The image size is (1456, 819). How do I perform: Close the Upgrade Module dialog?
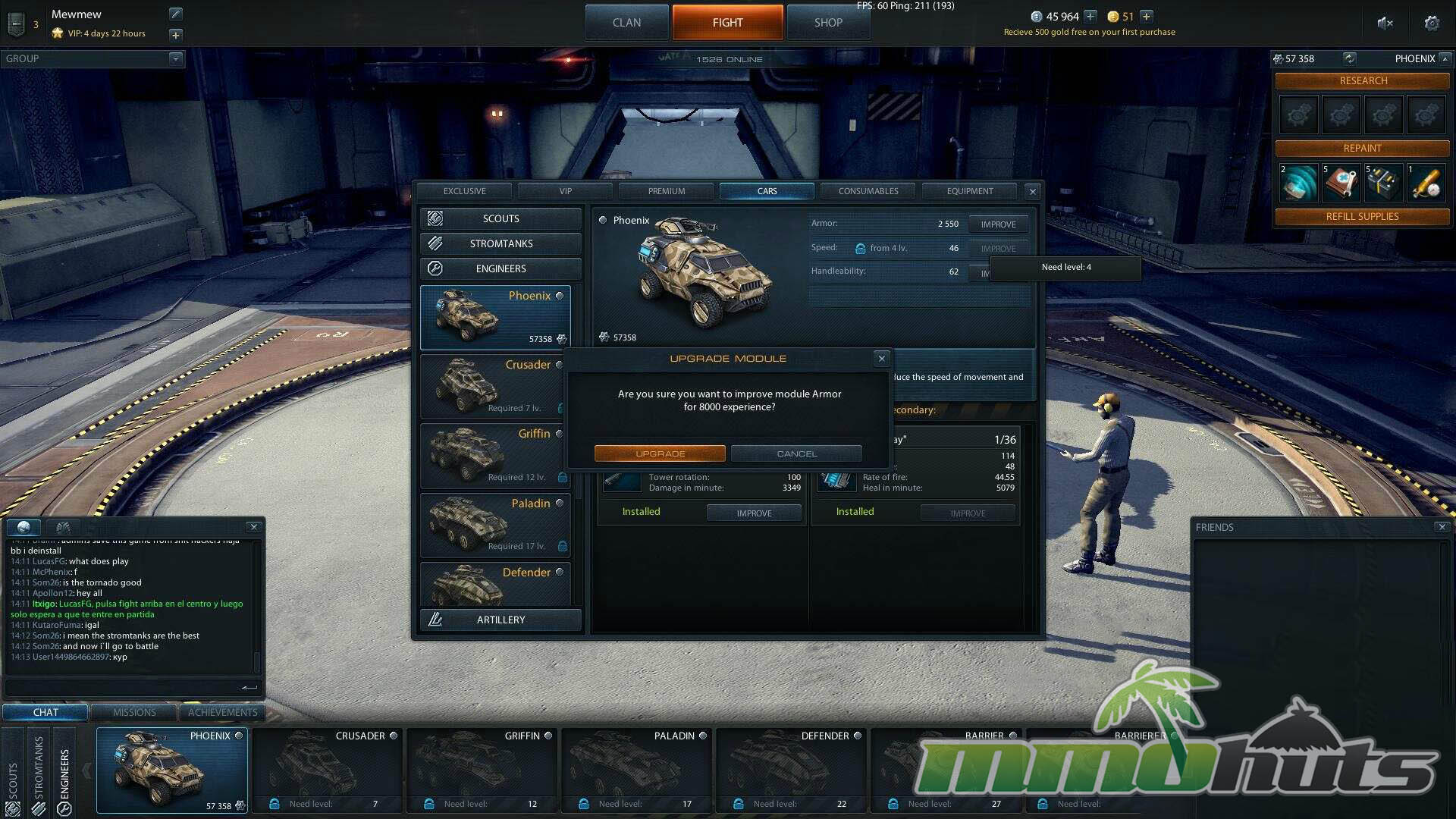coord(881,359)
